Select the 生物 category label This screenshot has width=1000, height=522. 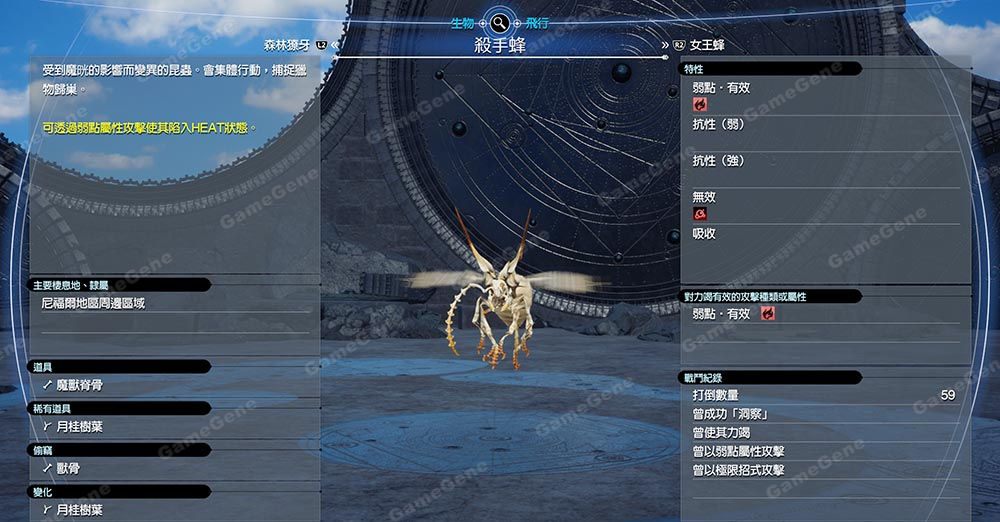[462, 21]
